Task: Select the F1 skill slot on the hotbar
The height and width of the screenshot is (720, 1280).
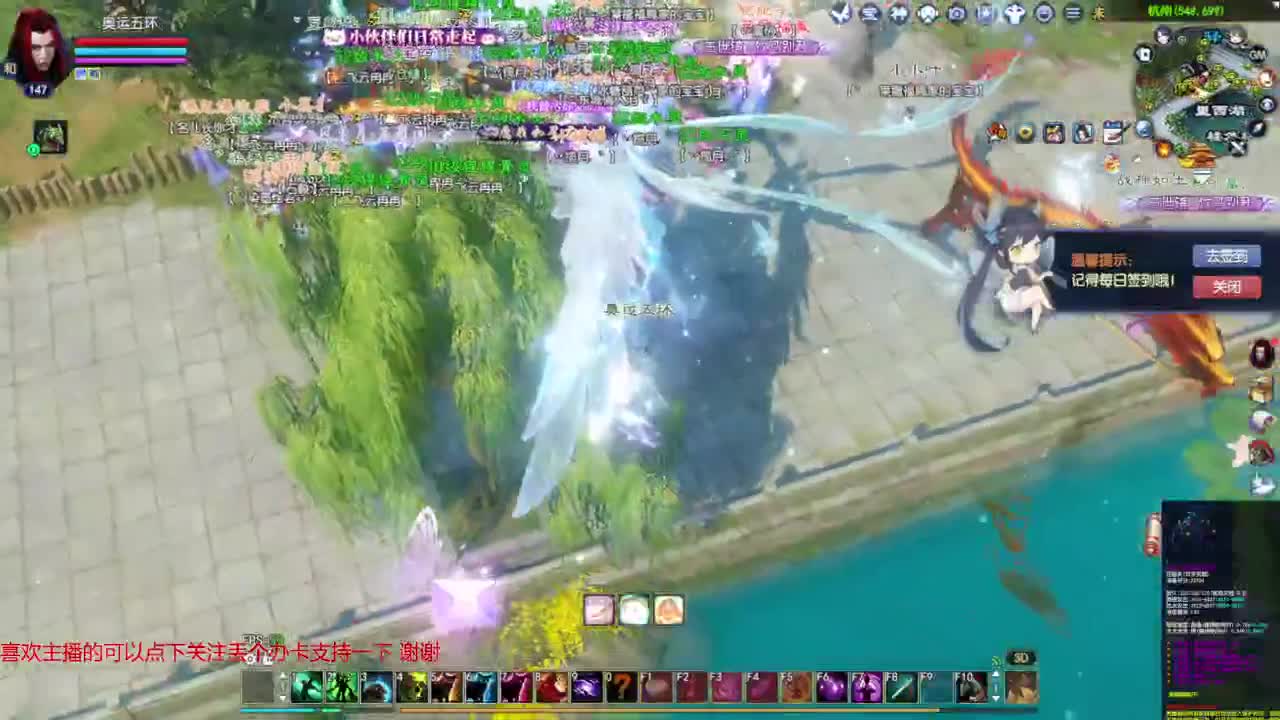Action: point(655,688)
